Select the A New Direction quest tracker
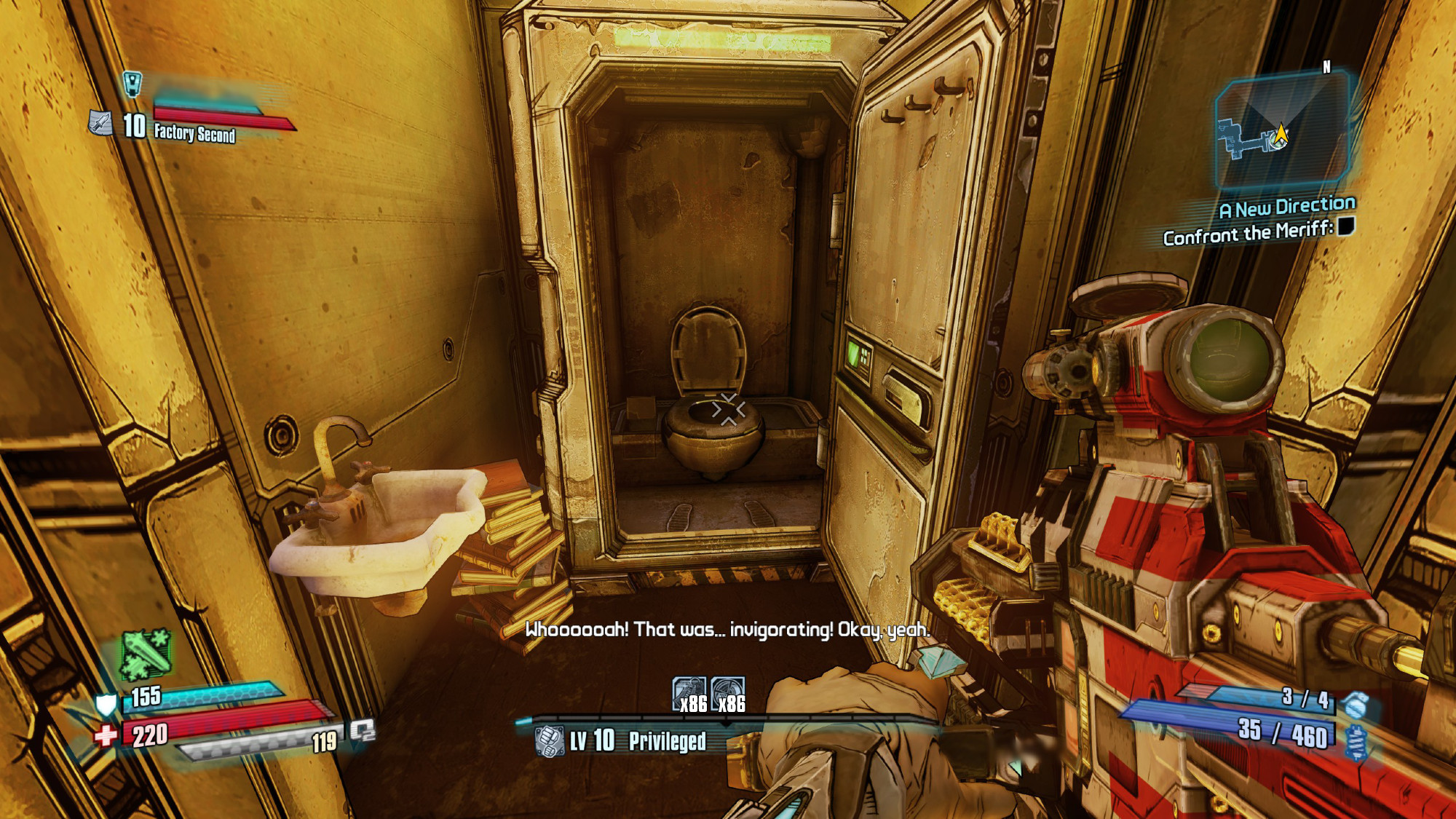 pos(1287,208)
